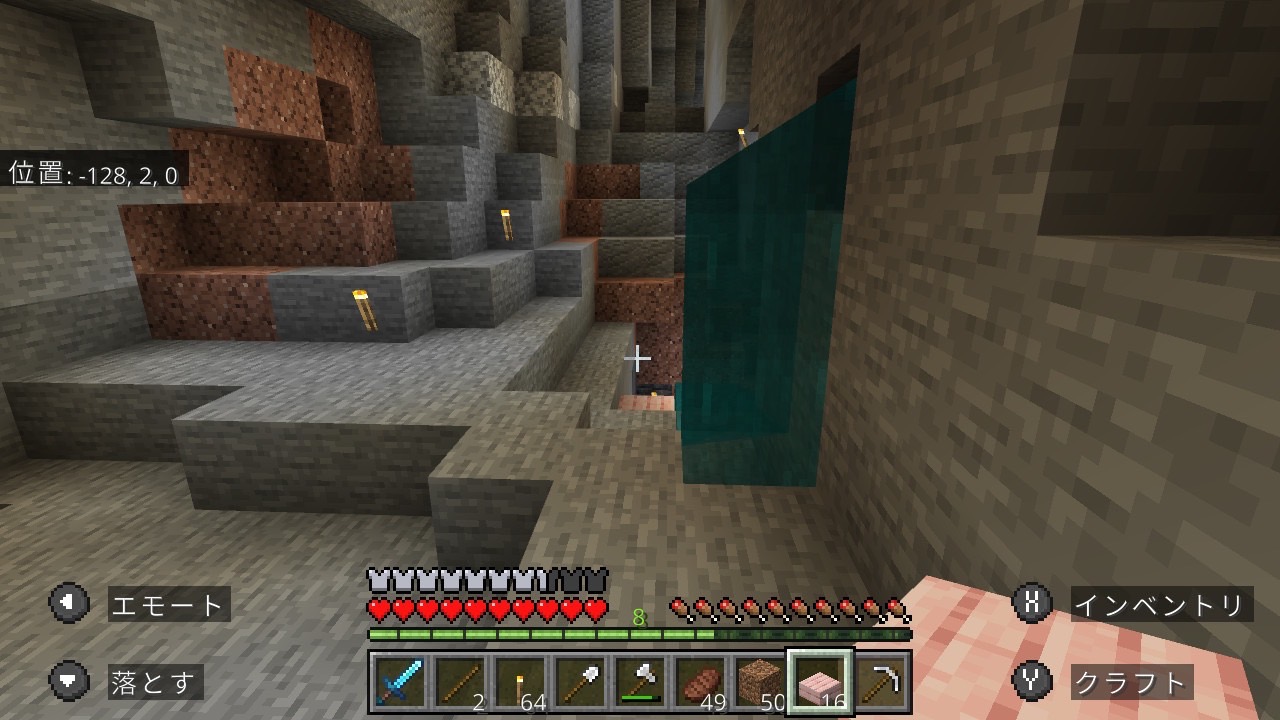Switch to the iron shovel slot

[580, 682]
